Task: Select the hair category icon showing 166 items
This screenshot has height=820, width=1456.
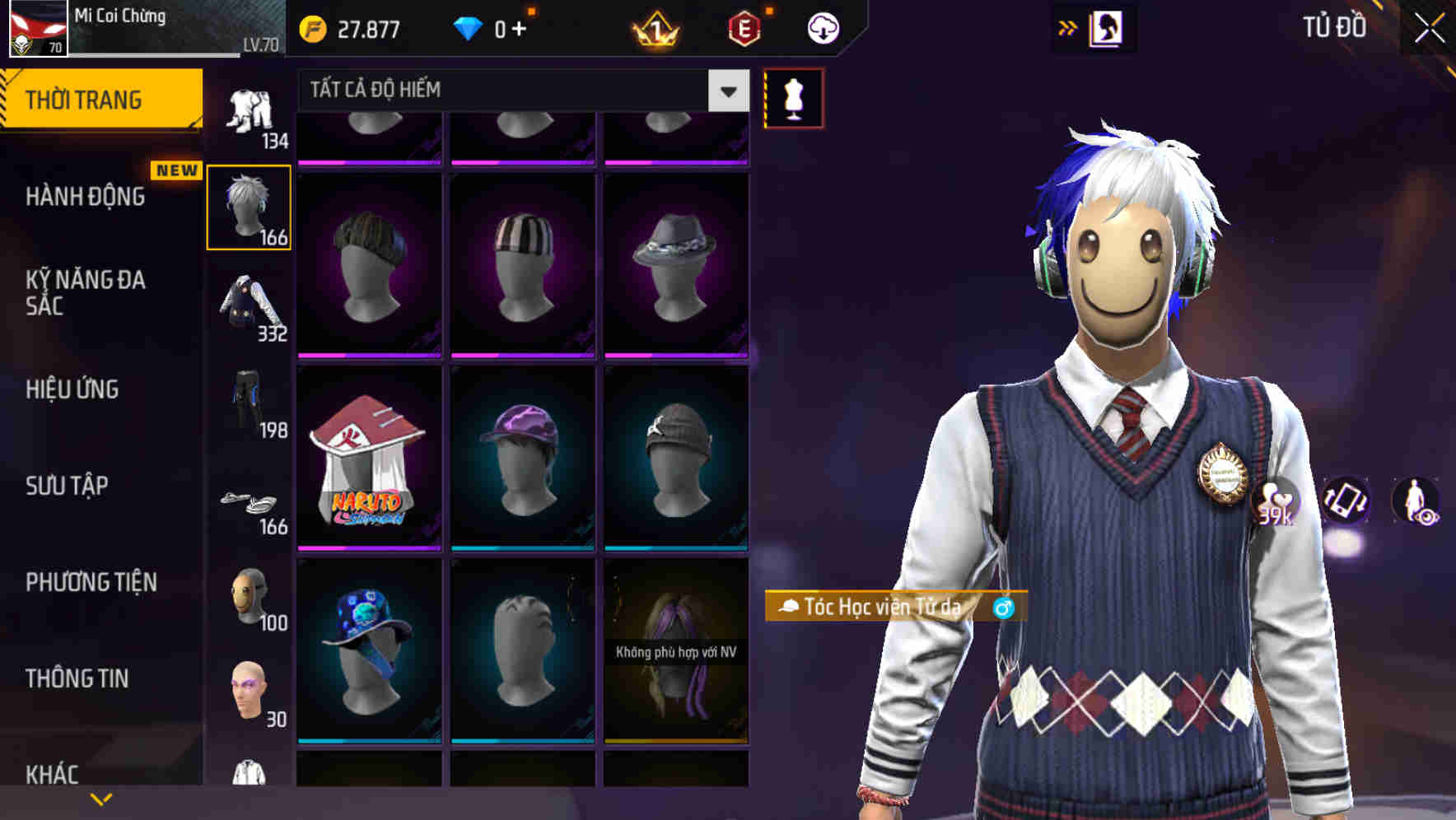Action: (250, 206)
